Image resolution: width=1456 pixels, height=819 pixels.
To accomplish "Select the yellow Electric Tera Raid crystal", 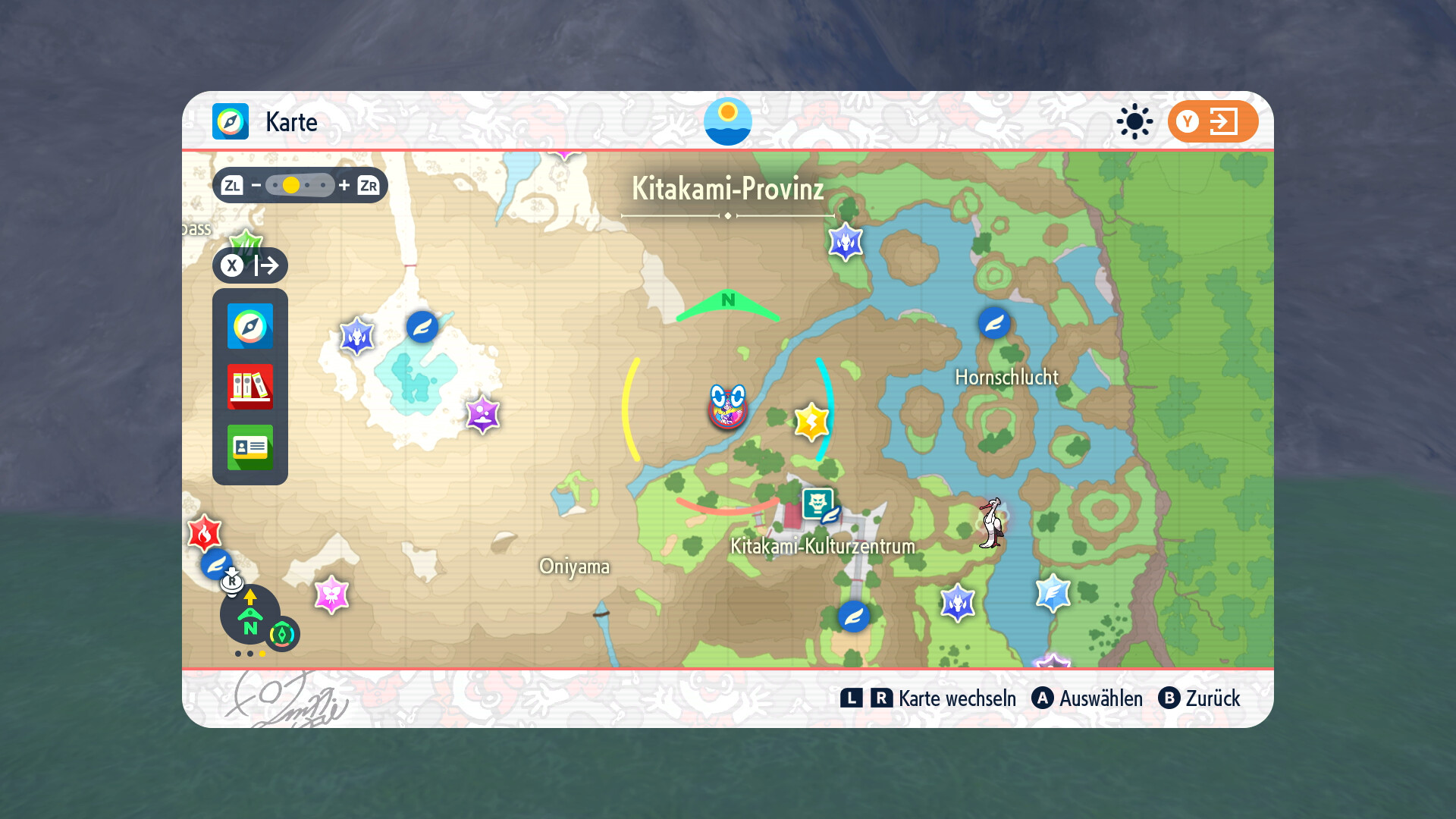I will 811,422.
